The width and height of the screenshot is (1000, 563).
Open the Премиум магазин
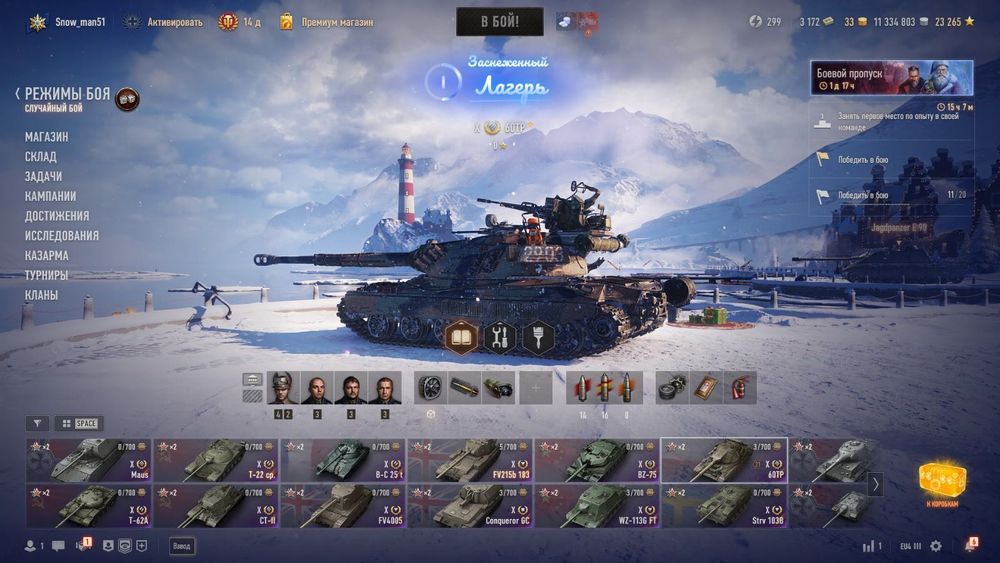pos(327,21)
